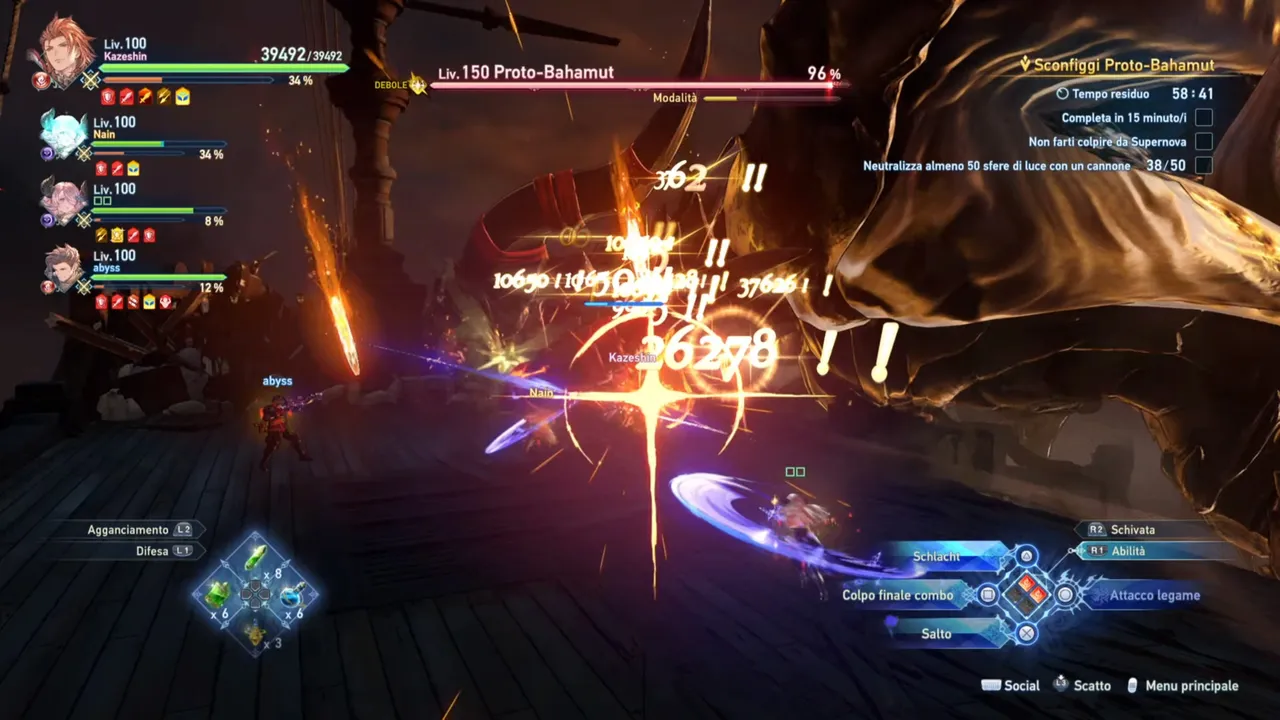Screen dimensions: 1280x720
Task: Click the red shield buff icon under Kazeshin
Action: (x=108, y=97)
